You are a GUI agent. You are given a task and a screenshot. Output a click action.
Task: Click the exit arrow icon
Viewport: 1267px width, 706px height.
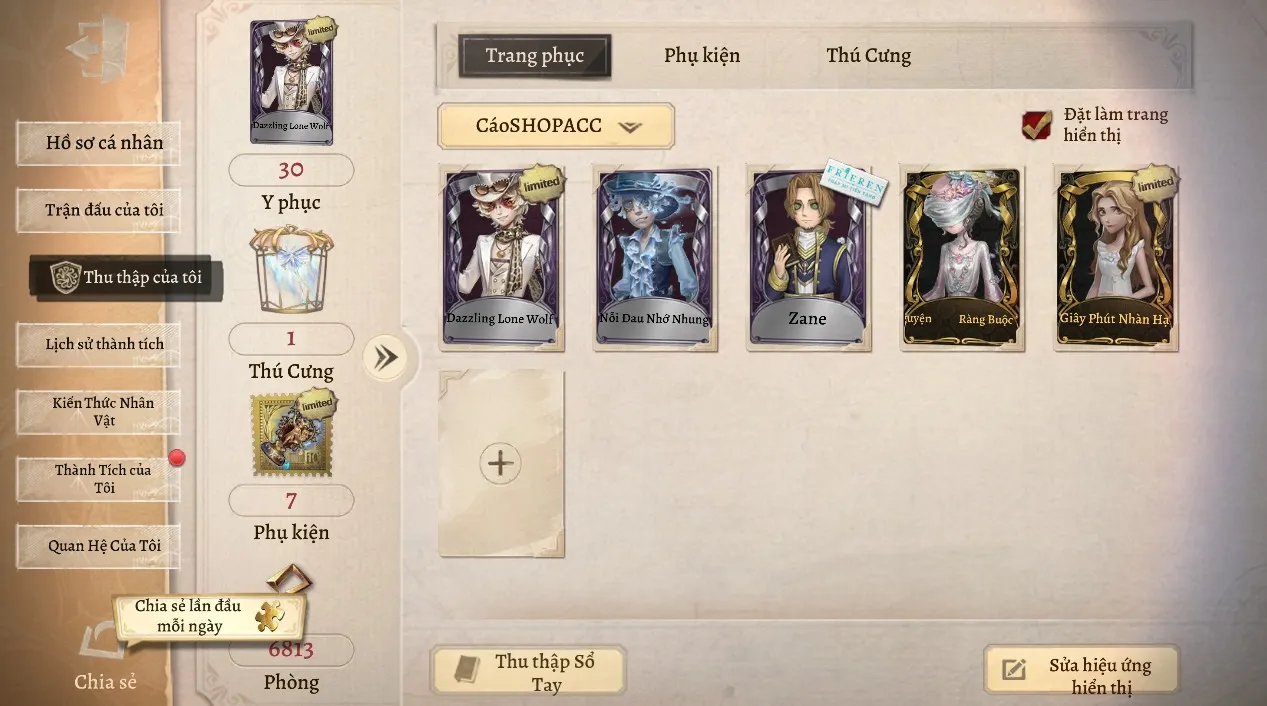(96, 48)
